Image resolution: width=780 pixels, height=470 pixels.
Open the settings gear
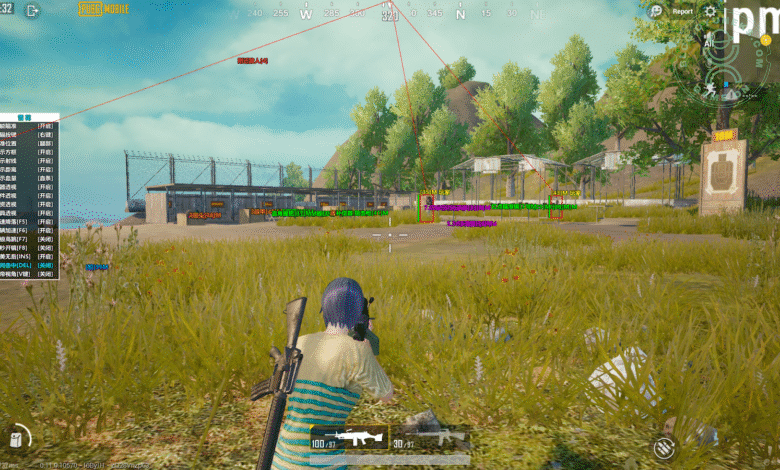[711, 11]
